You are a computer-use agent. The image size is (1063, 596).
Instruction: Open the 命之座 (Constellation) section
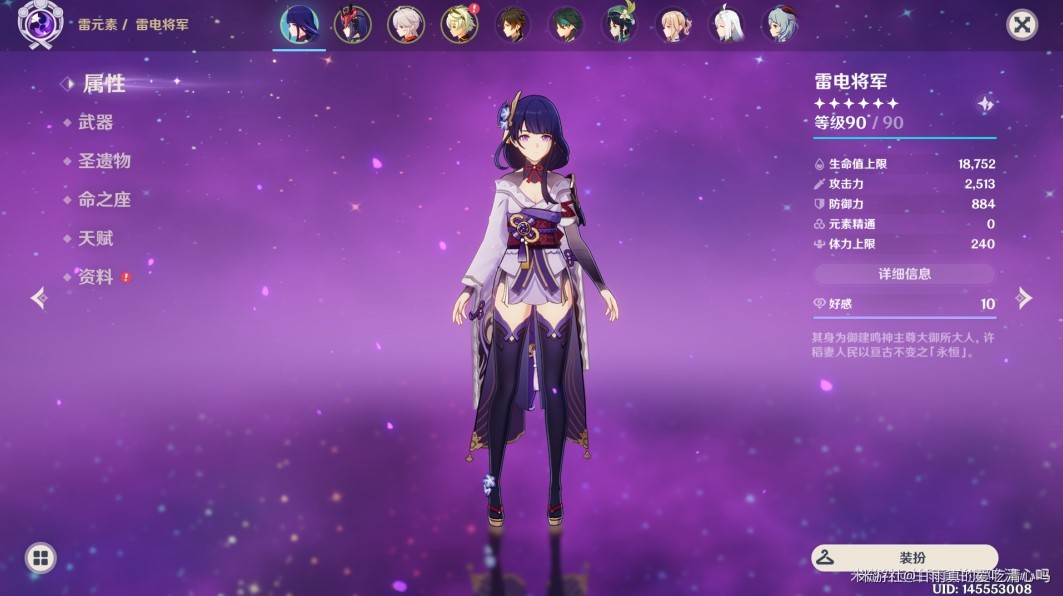tap(104, 200)
